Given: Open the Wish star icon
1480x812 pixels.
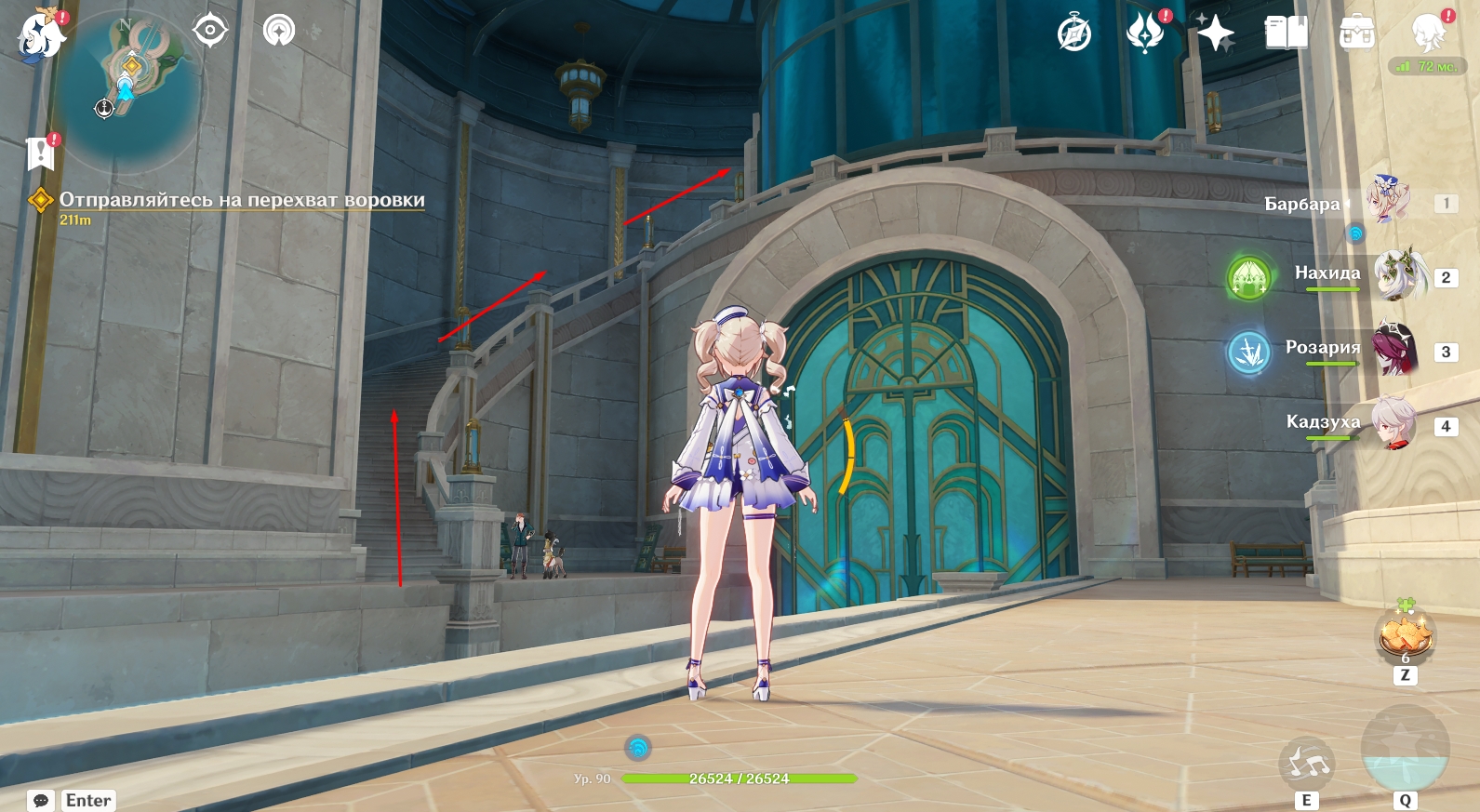Looking at the screenshot, I should [x=1215, y=33].
